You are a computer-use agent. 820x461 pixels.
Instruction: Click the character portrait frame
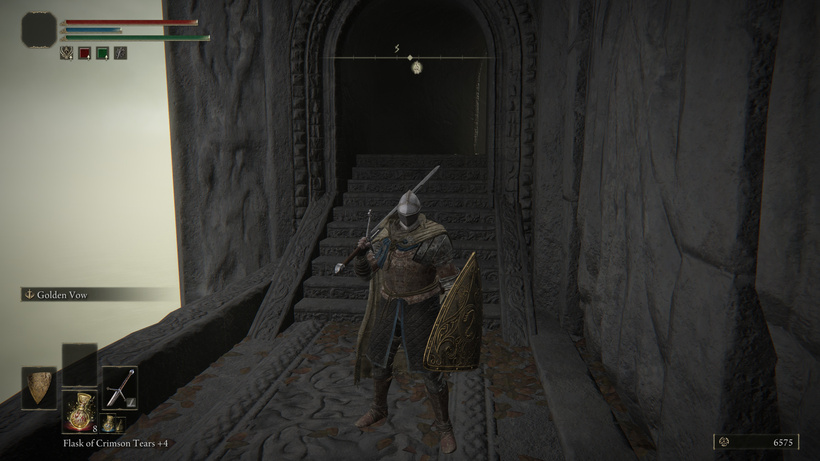(40, 30)
